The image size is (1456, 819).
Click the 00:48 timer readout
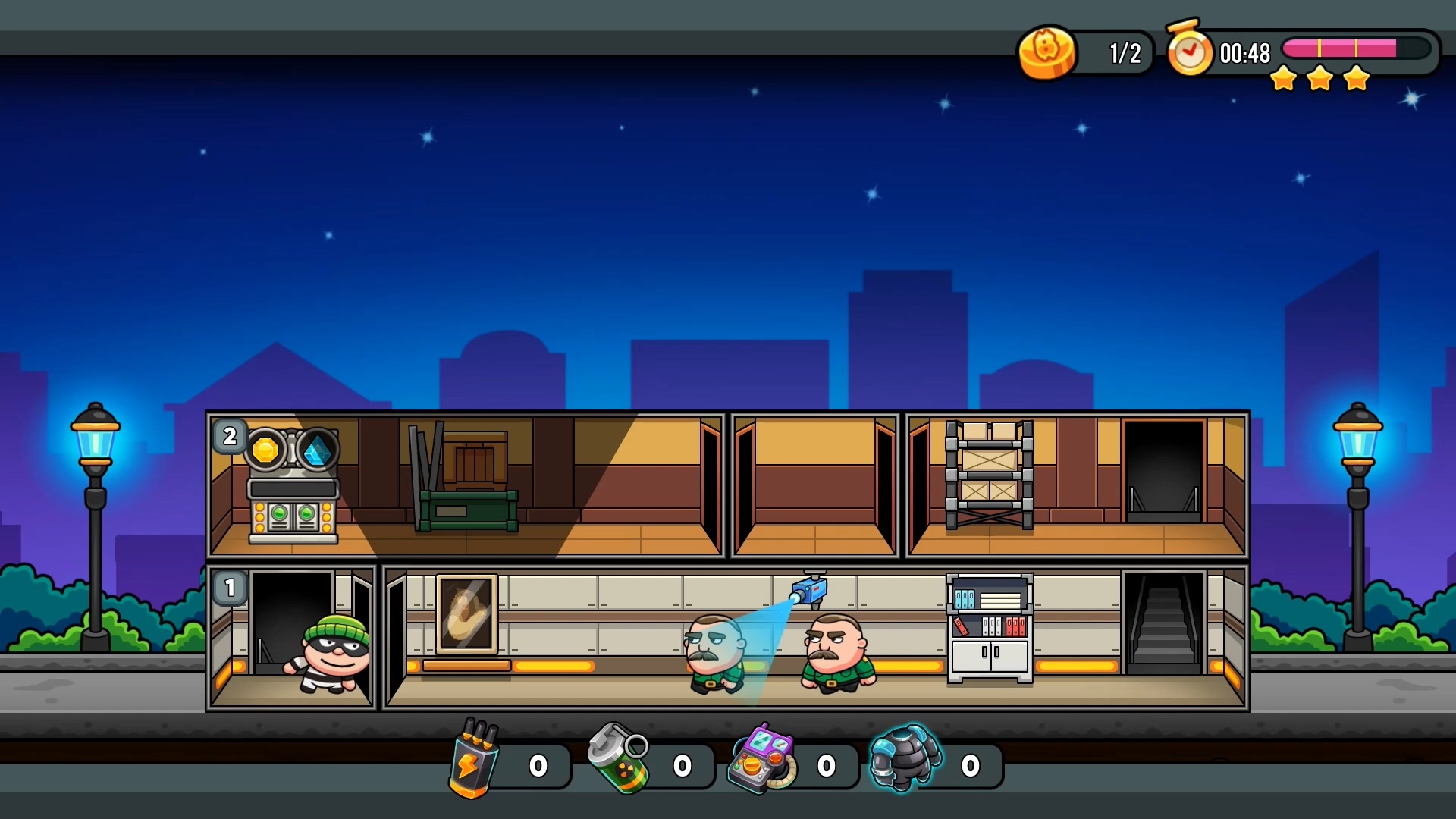(1245, 54)
